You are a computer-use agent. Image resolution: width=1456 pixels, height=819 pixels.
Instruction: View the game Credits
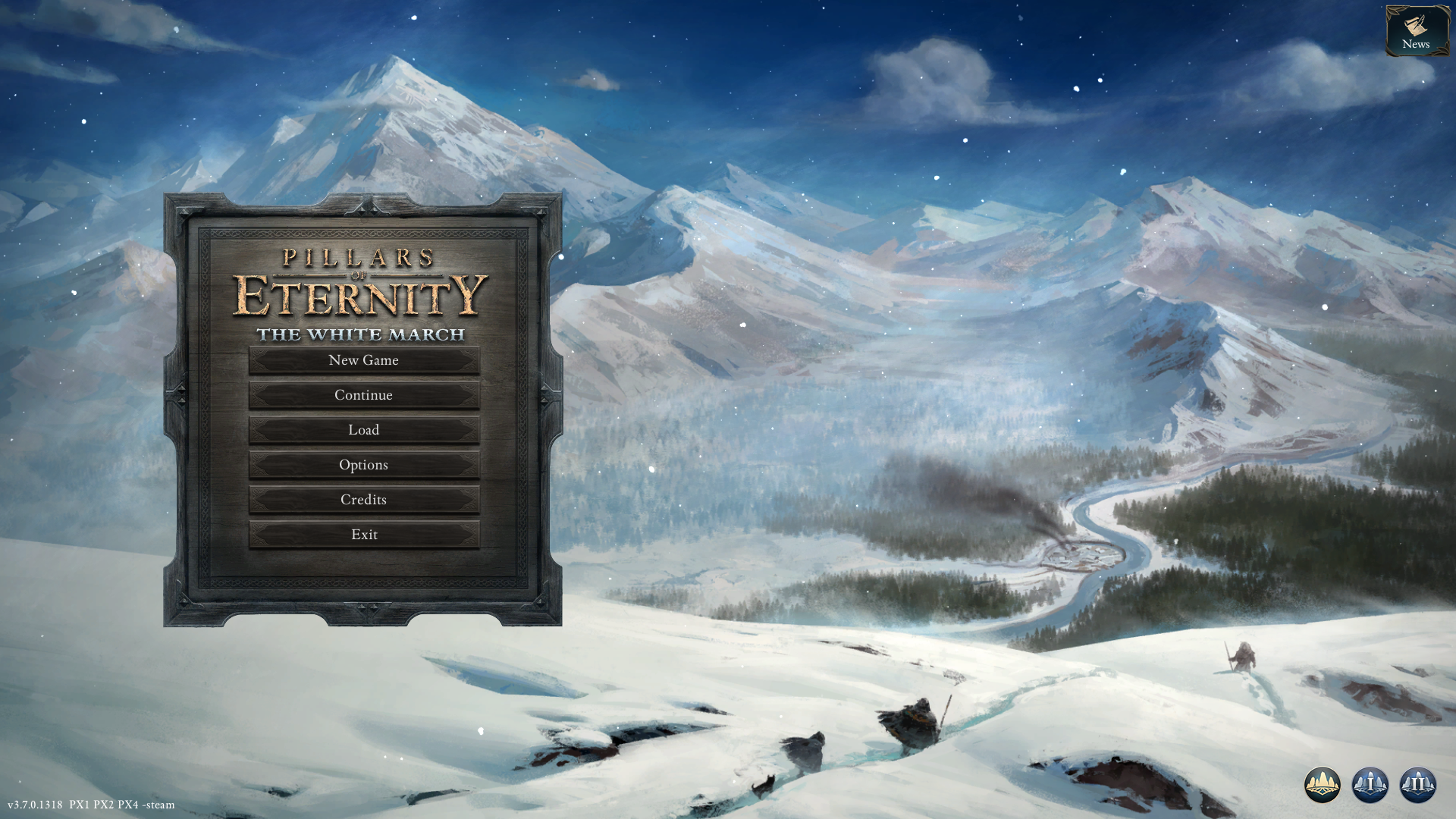364,500
